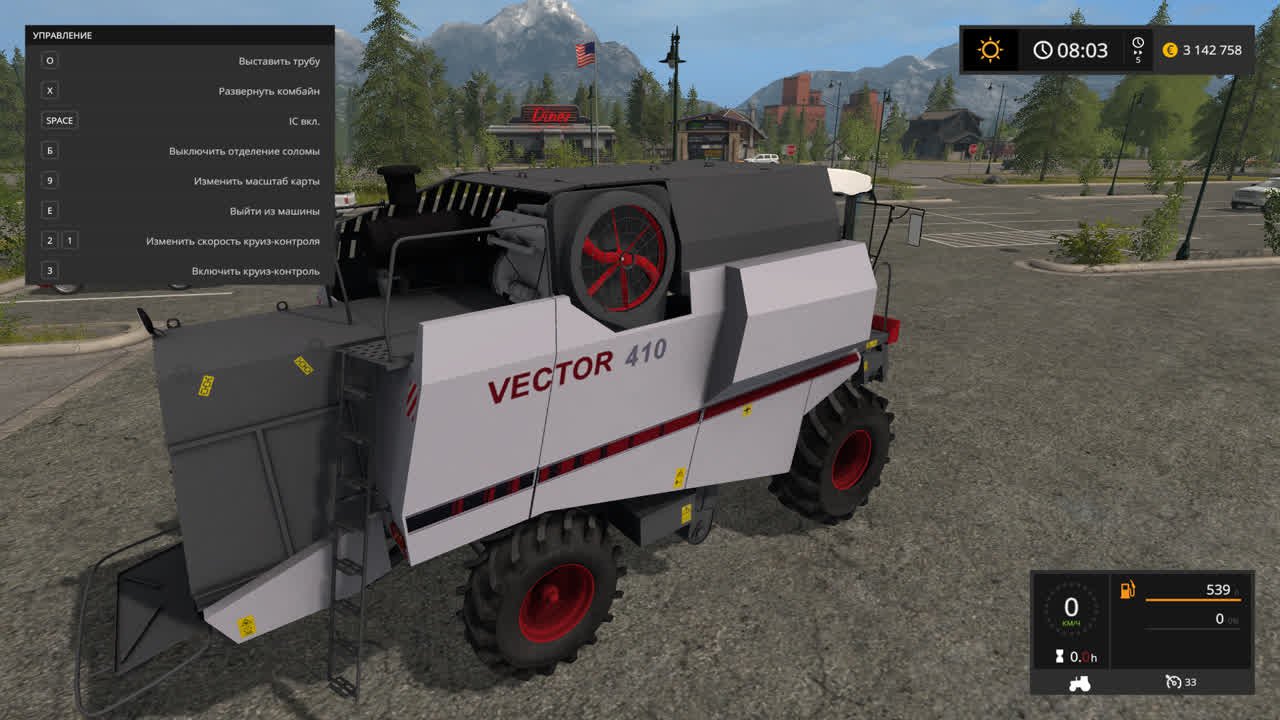Click the cruise control speed icon
The image size is (1280, 720).
(x=1173, y=682)
